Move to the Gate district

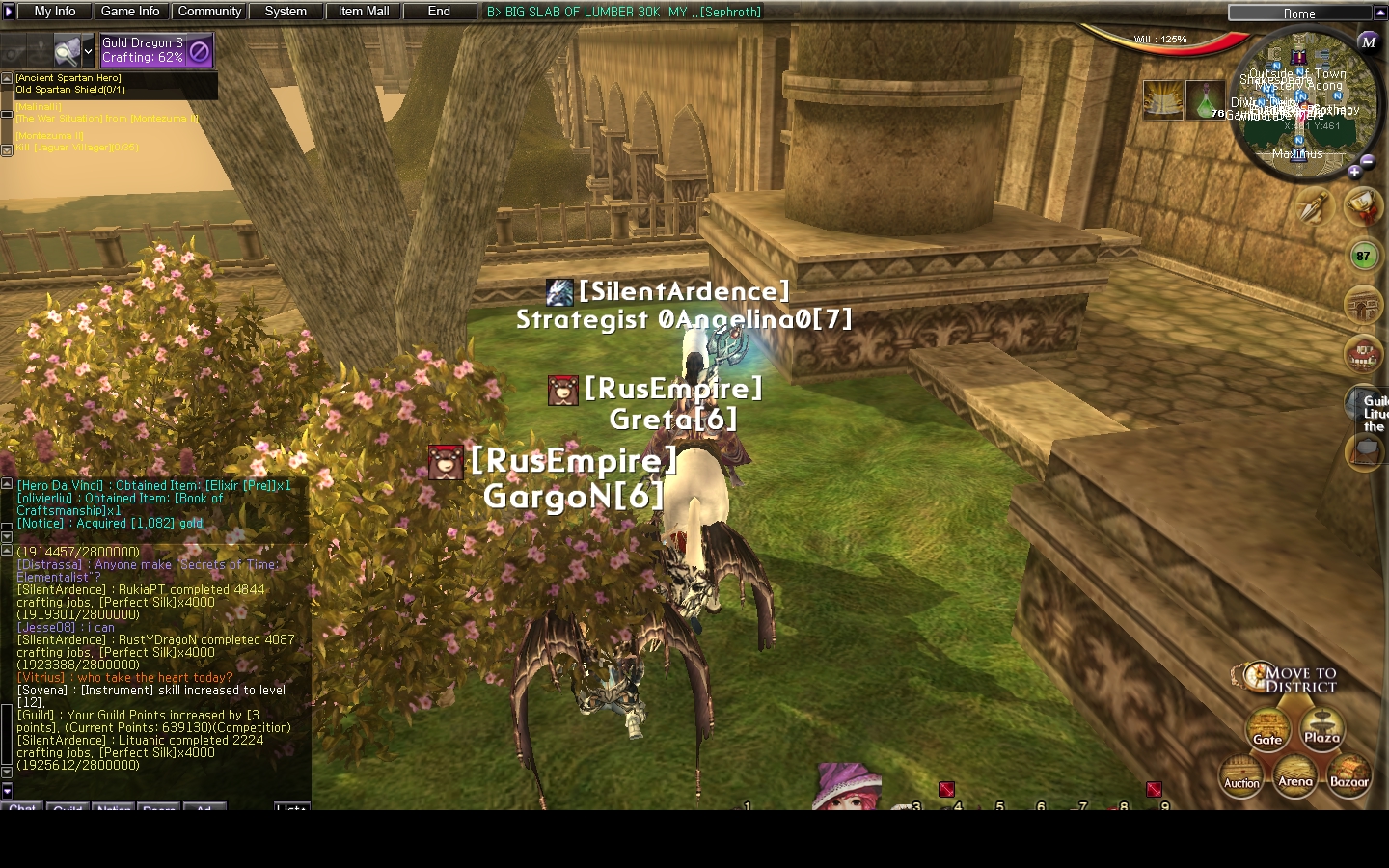[1267, 730]
